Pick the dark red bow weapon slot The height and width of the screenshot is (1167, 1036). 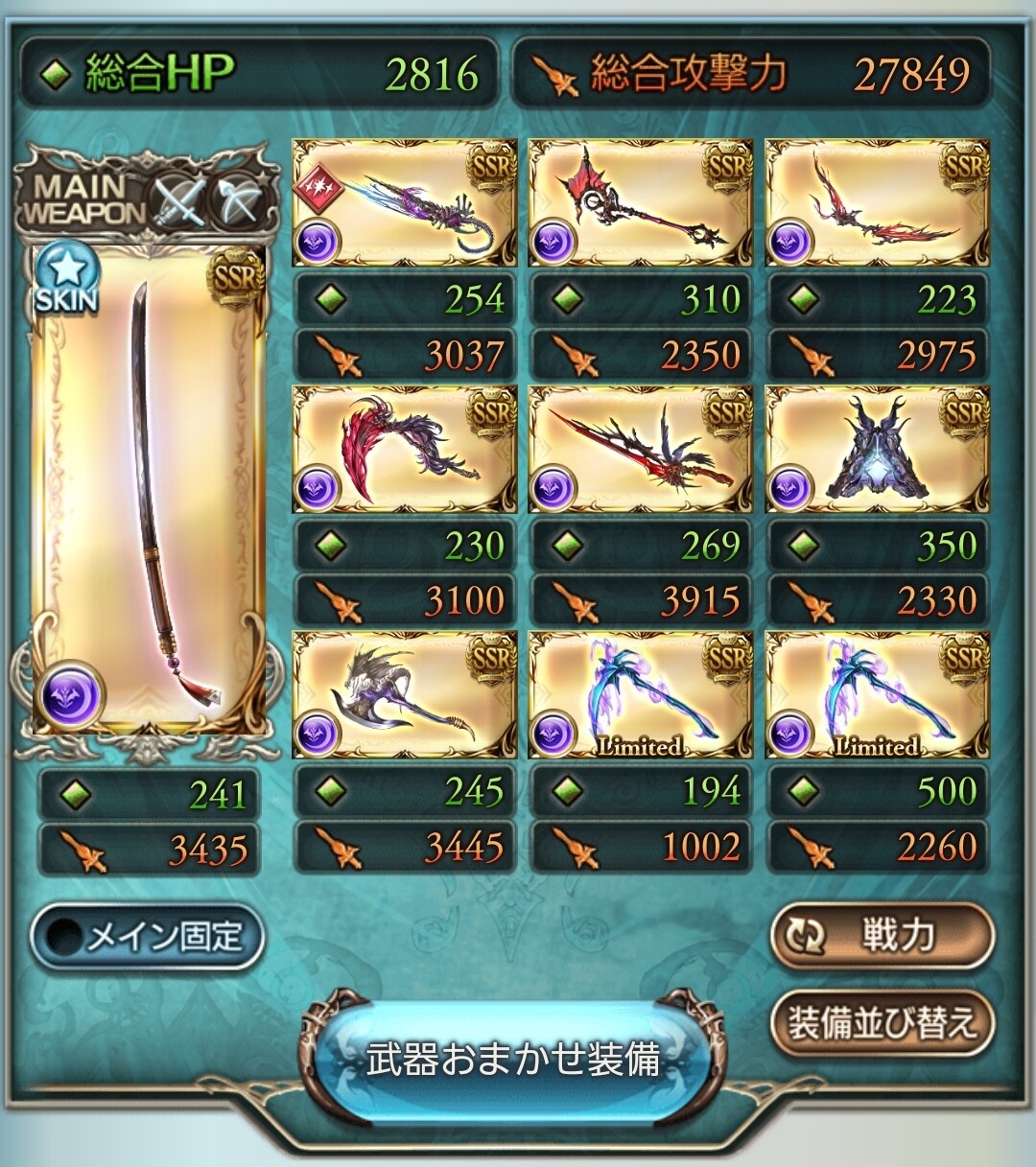tap(877, 203)
